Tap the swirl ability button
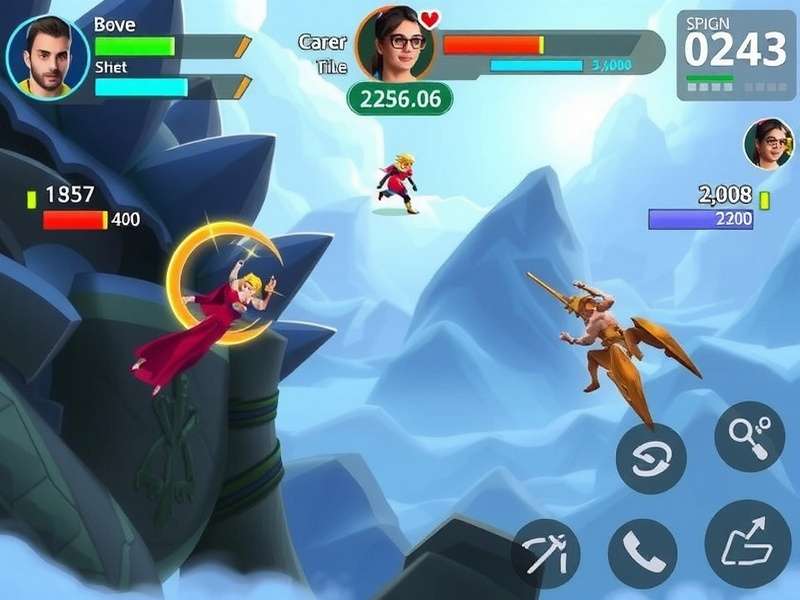 [x=651, y=458]
